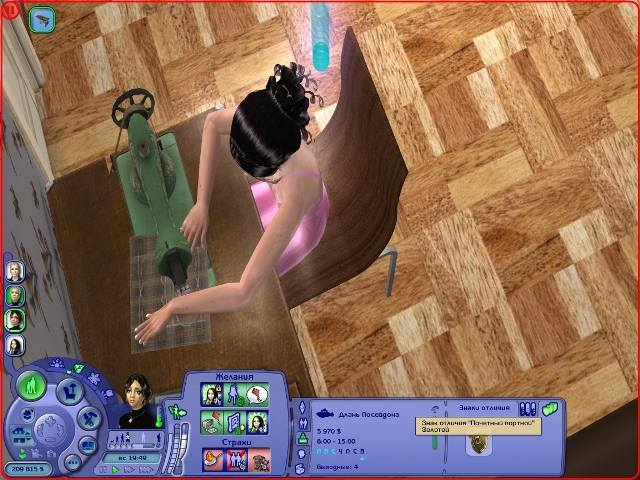
Task: Click the sewing action queue icon
Action: tap(41, 18)
